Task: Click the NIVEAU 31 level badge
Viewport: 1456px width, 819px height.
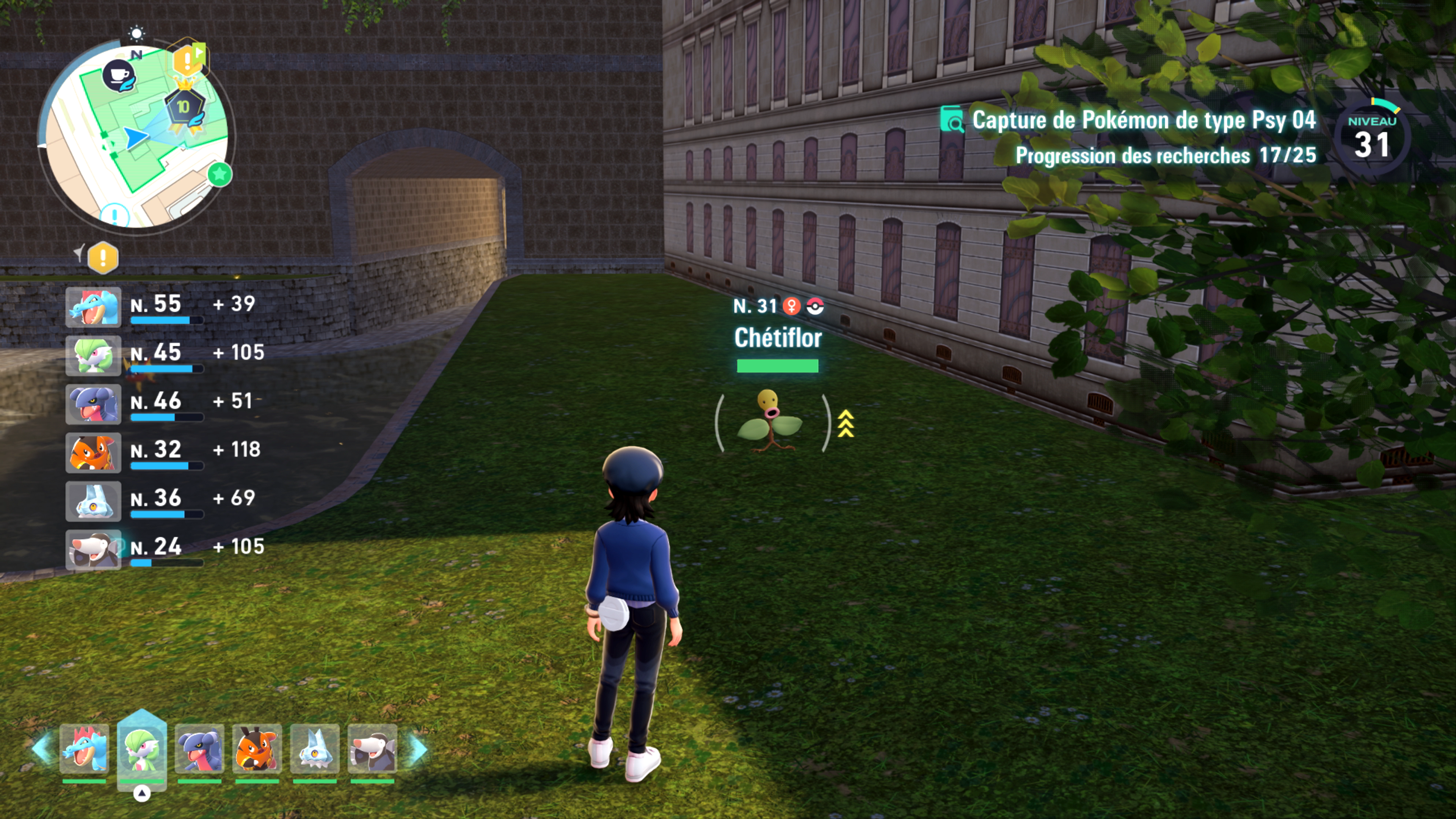Action: pyautogui.click(x=1372, y=137)
